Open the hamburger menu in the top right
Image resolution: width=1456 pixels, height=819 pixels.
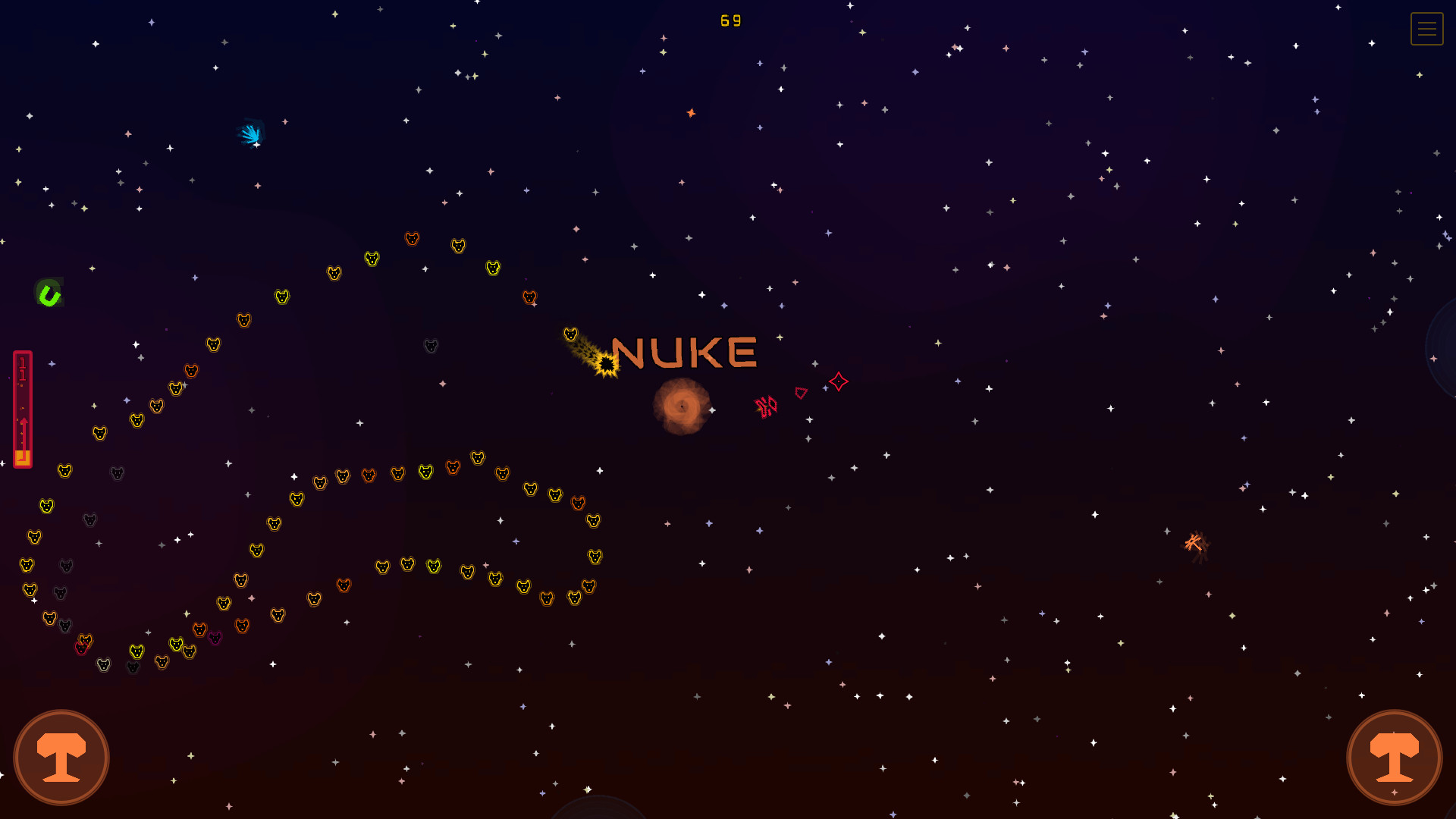point(1426,29)
